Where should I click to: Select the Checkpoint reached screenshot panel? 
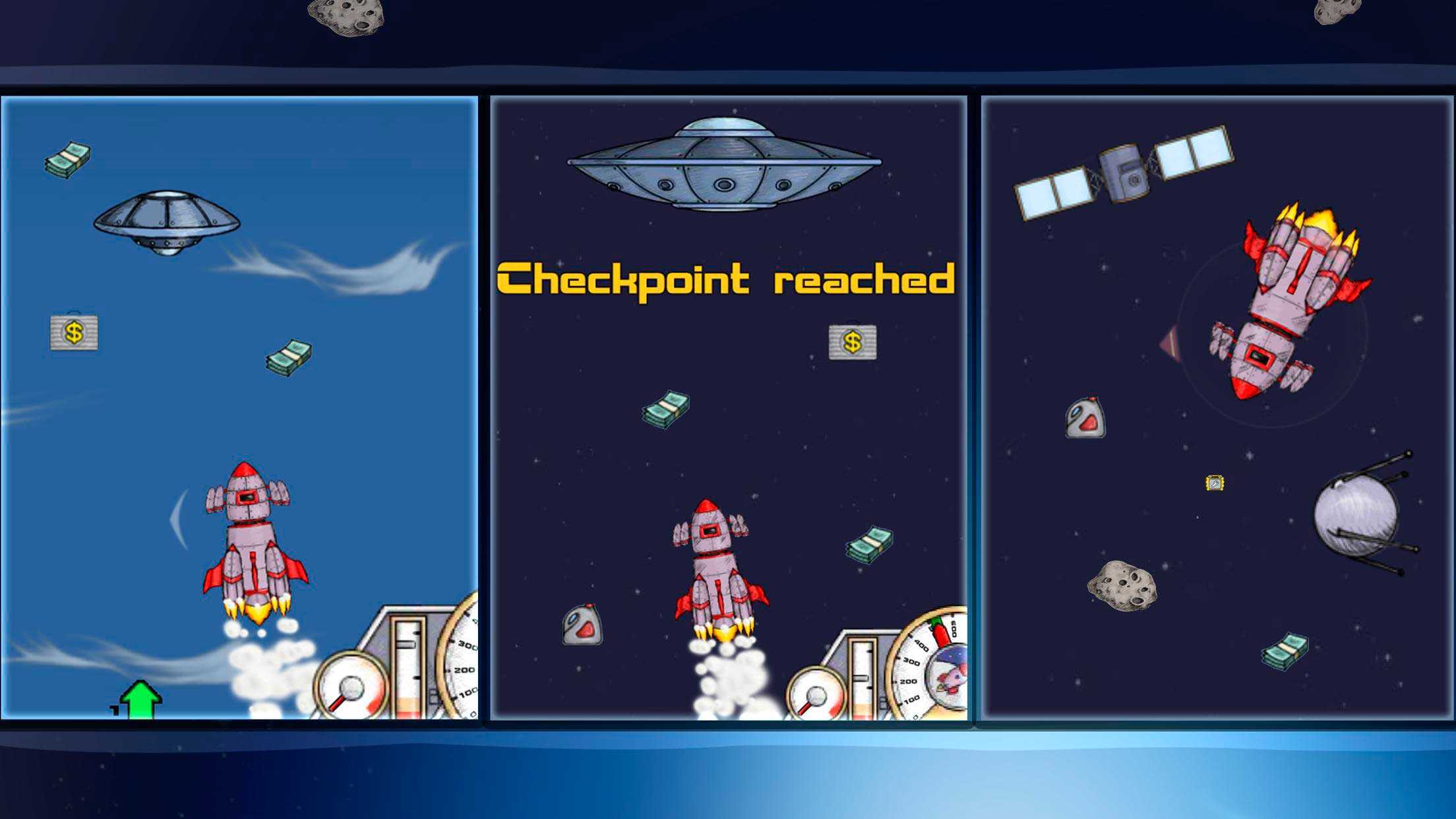(729, 408)
